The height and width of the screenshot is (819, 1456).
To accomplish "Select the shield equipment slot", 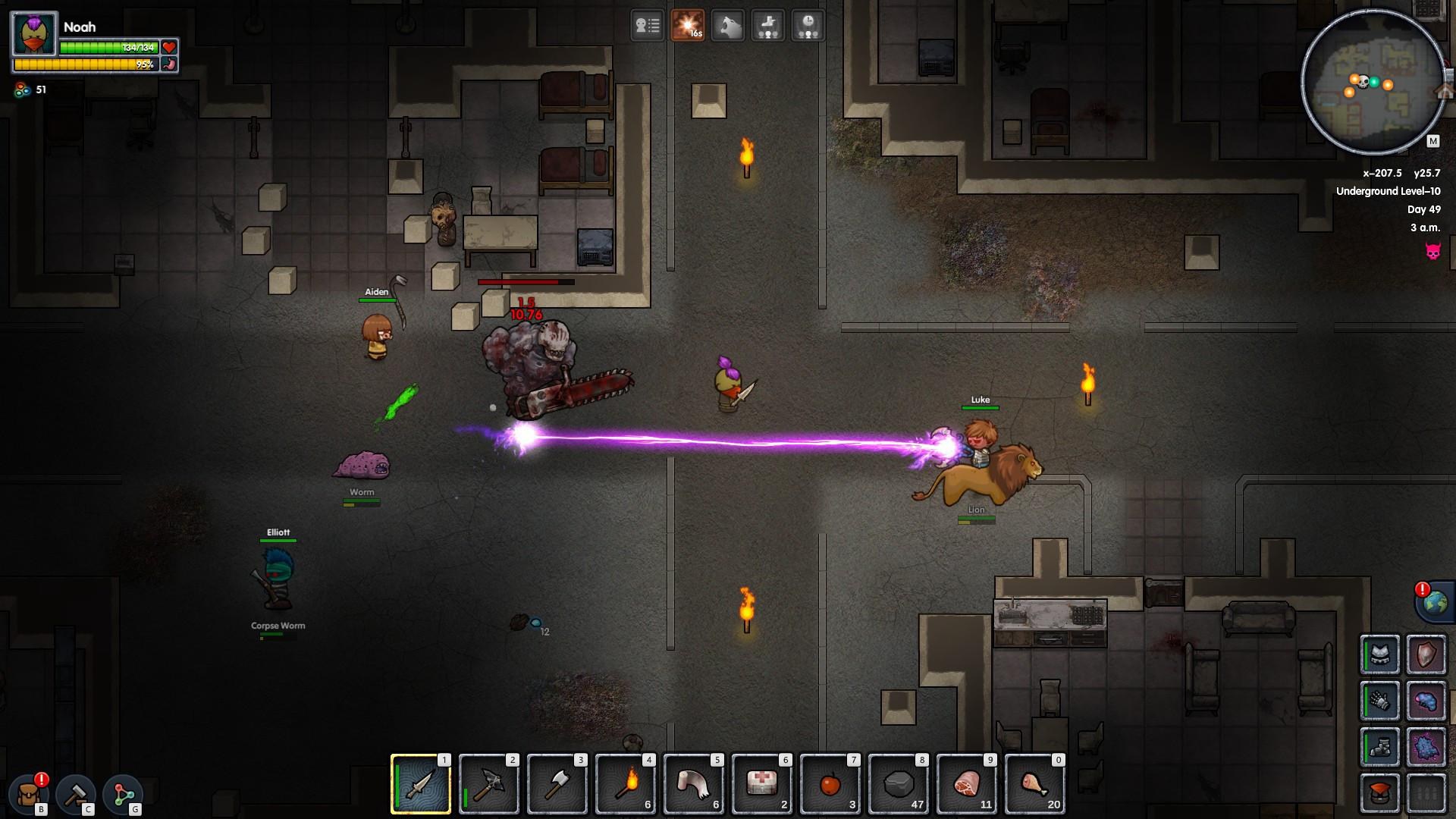I will tap(1426, 654).
